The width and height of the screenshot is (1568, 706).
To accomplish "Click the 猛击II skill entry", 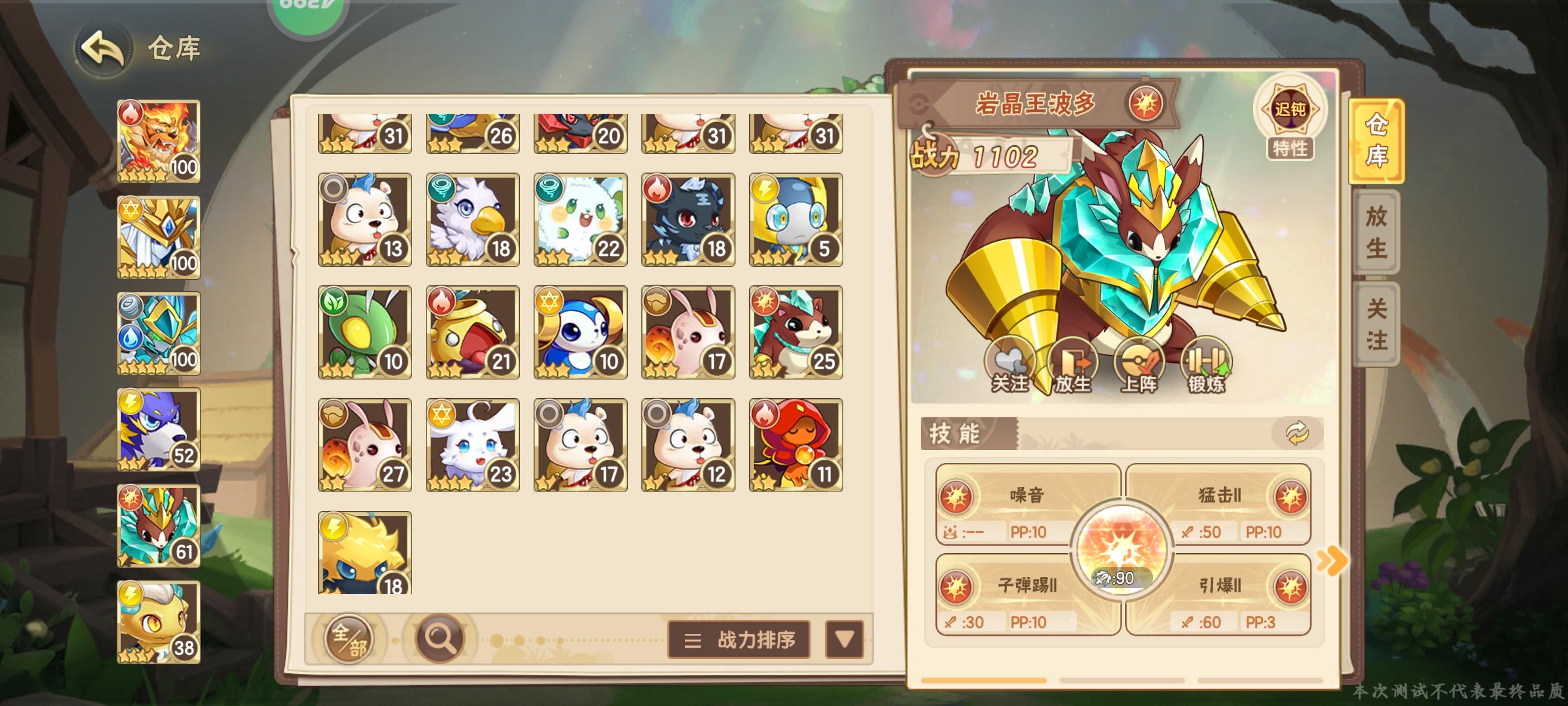I will [1216, 497].
